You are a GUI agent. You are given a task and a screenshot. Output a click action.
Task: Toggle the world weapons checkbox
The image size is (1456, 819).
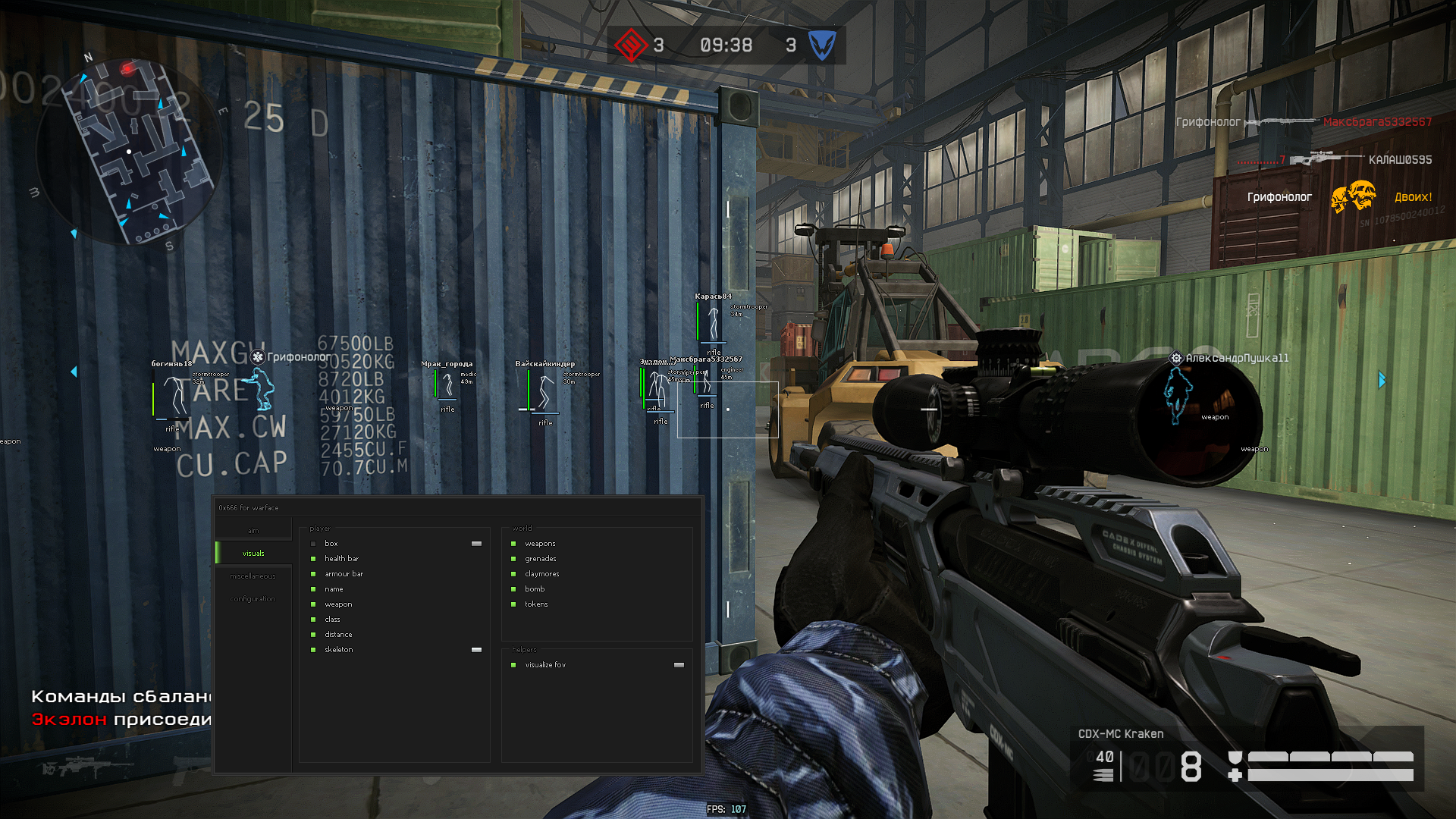pyautogui.click(x=513, y=544)
